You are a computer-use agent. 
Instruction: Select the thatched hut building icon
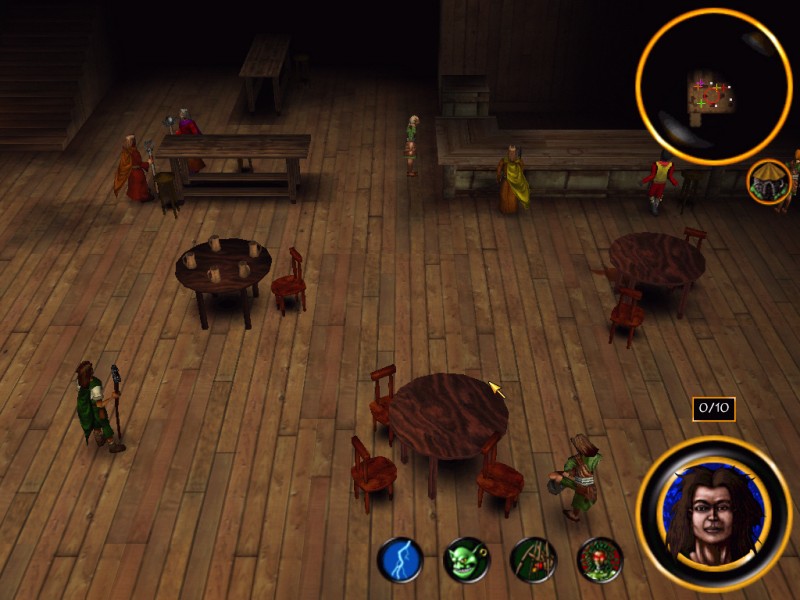[769, 182]
